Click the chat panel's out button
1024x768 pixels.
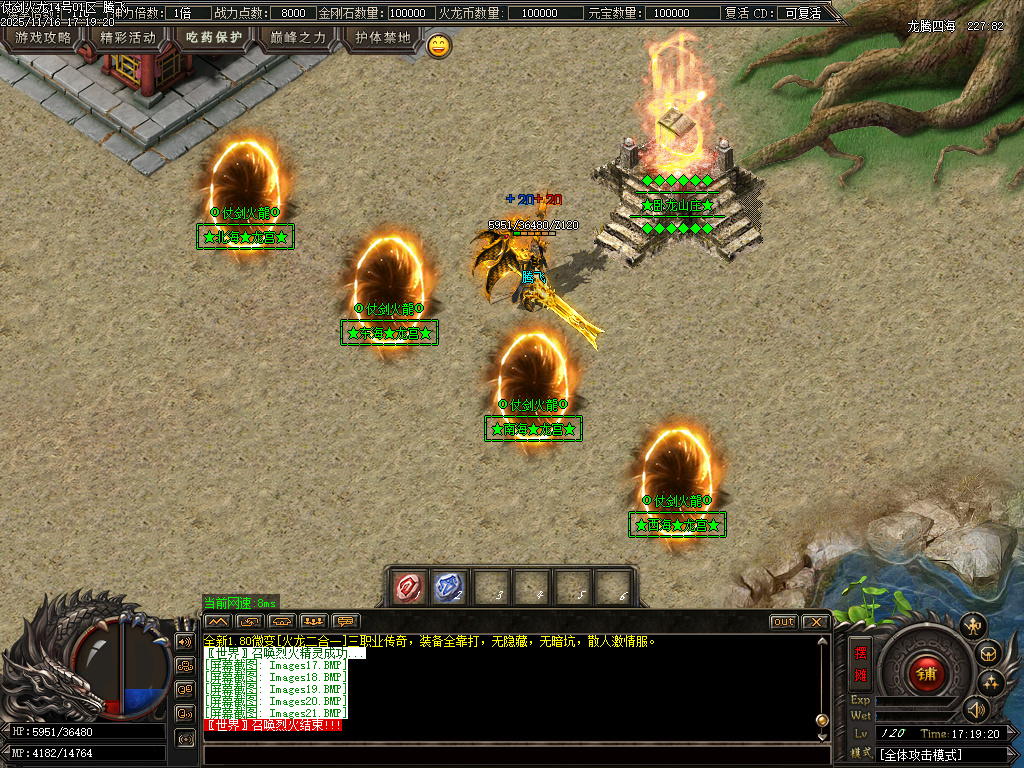tap(783, 622)
